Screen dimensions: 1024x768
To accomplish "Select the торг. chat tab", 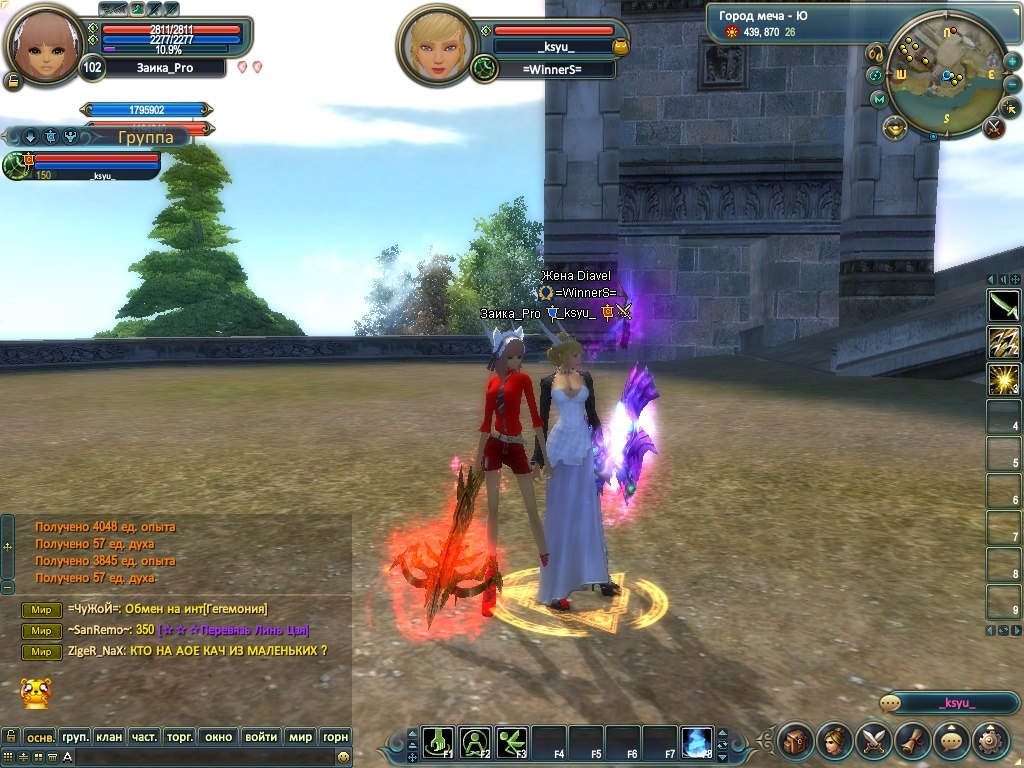I will [x=179, y=737].
